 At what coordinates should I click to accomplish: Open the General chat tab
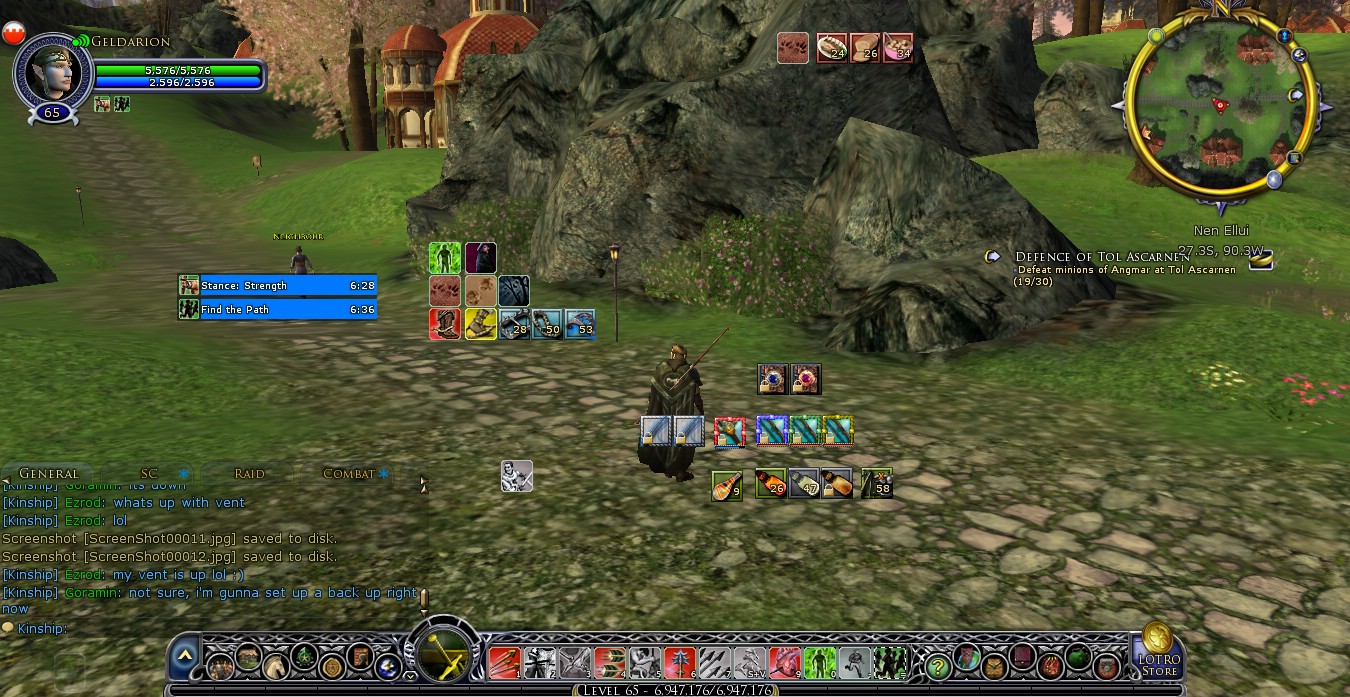pos(48,473)
